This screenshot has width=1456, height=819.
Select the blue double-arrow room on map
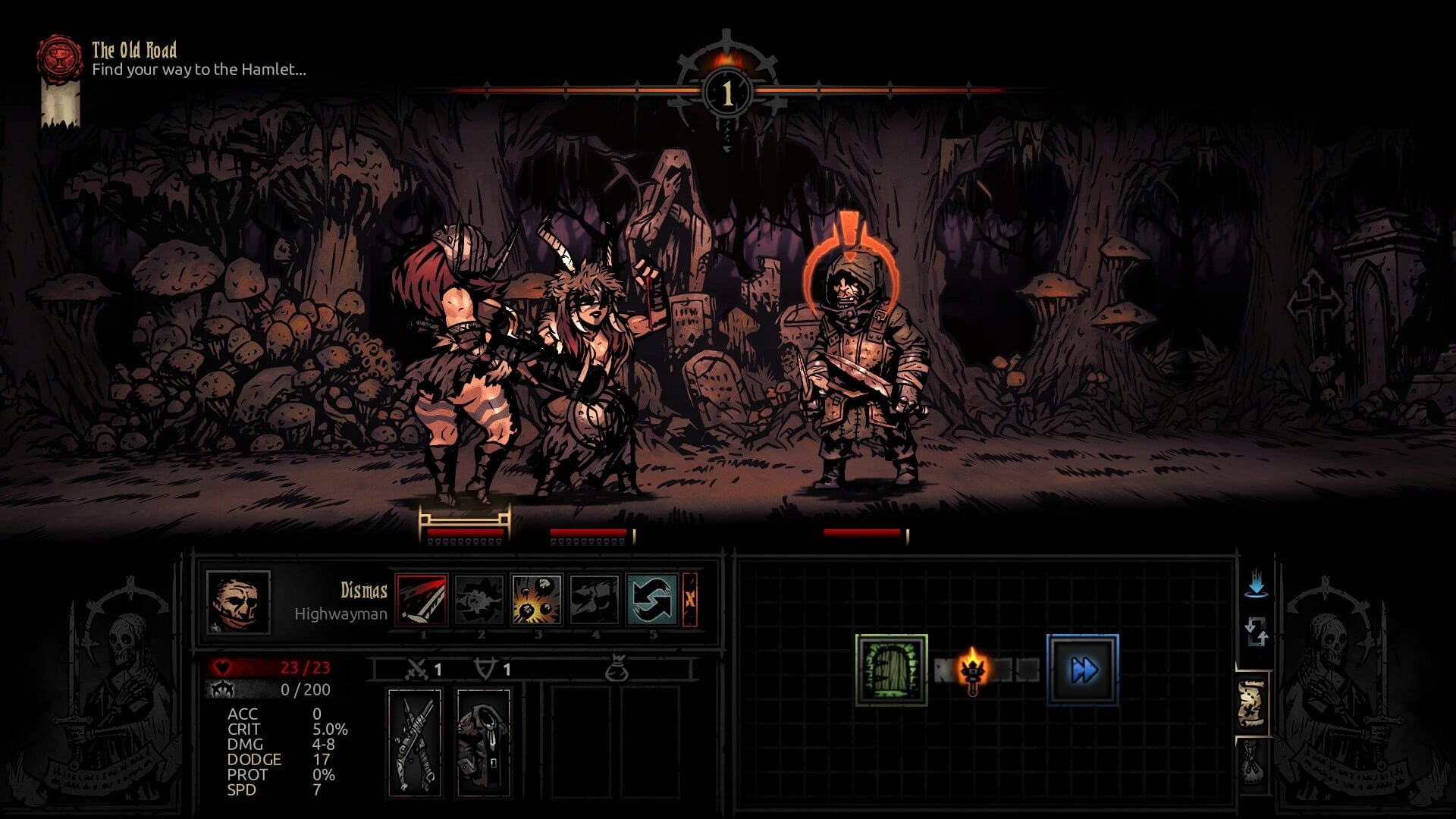(x=1083, y=670)
